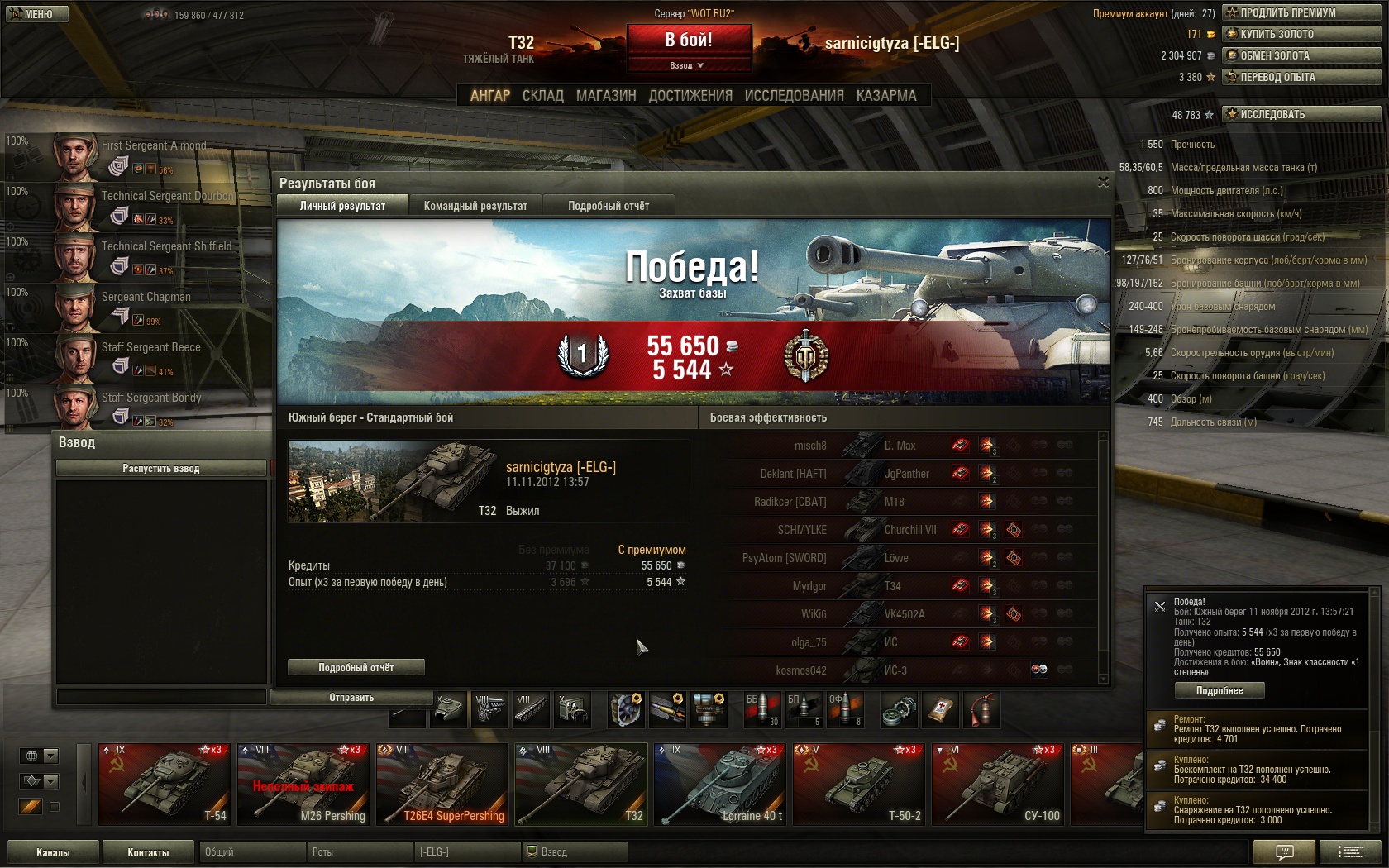The height and width of the screenshot is (868, 1389).
Task: Open the МАГАЗИН section
Action: [606, 96]
